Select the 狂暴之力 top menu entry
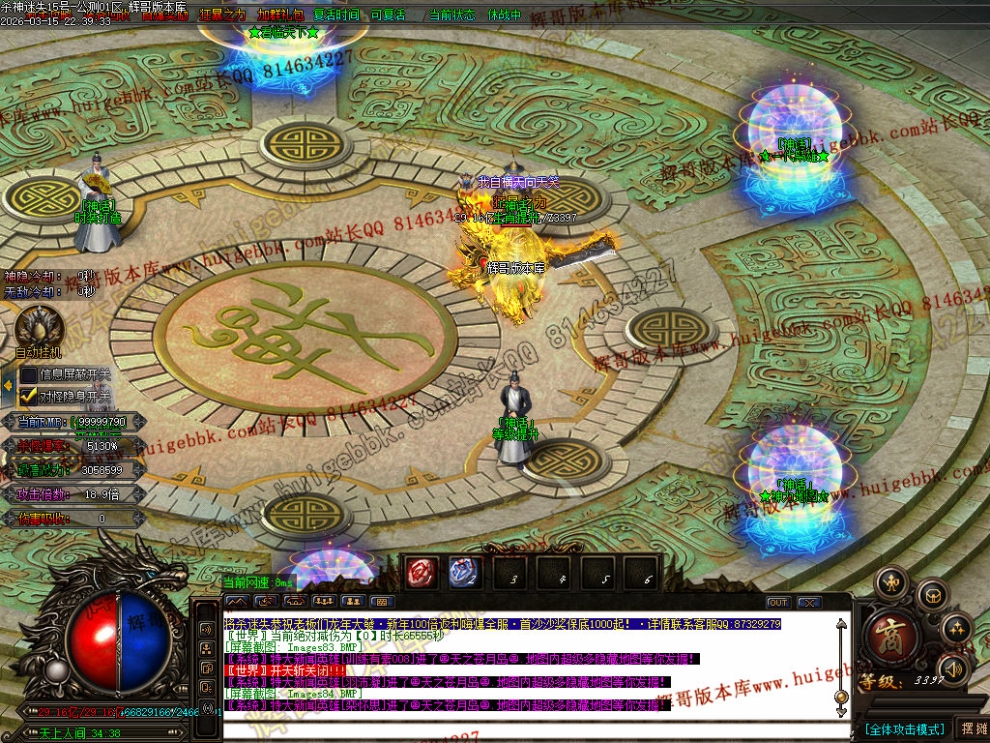 click(x=222, y=15)
